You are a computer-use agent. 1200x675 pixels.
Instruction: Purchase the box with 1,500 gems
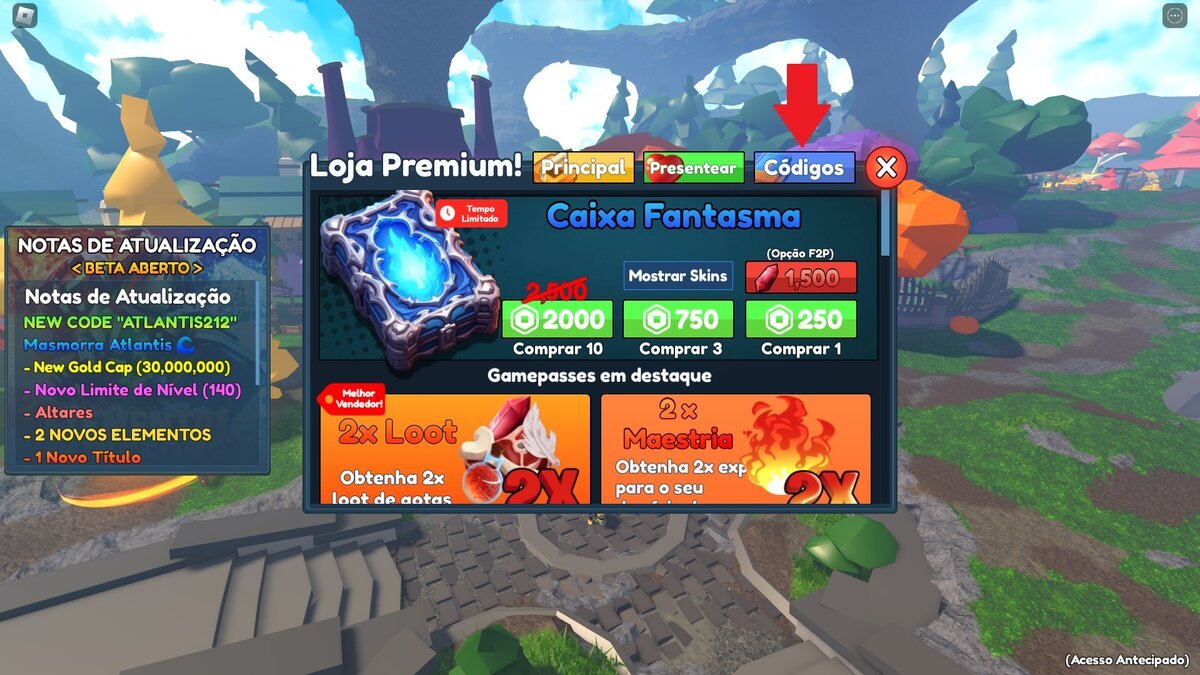(x=800, y=277)
